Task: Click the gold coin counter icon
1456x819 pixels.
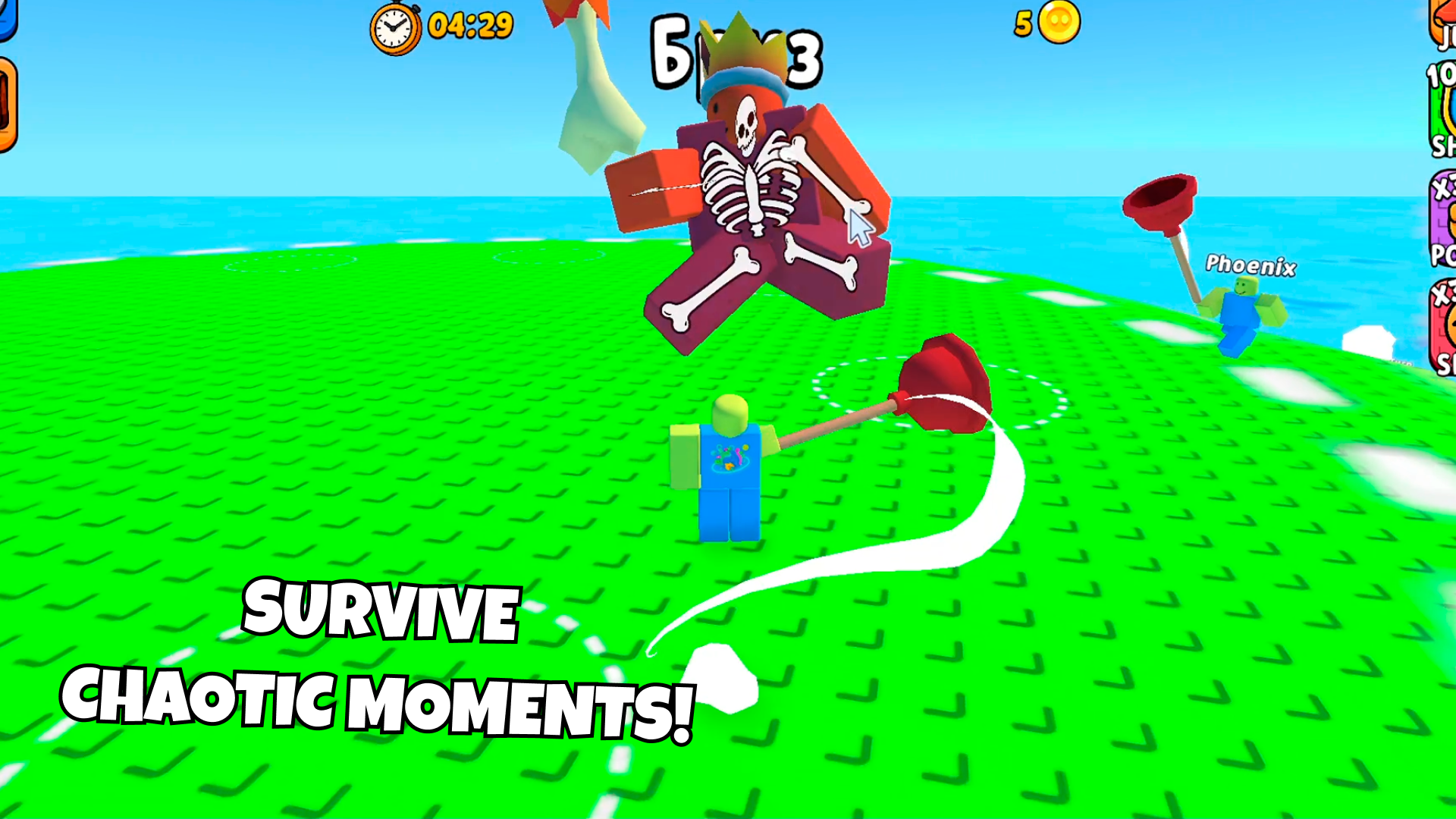Action: (1059, 23)
